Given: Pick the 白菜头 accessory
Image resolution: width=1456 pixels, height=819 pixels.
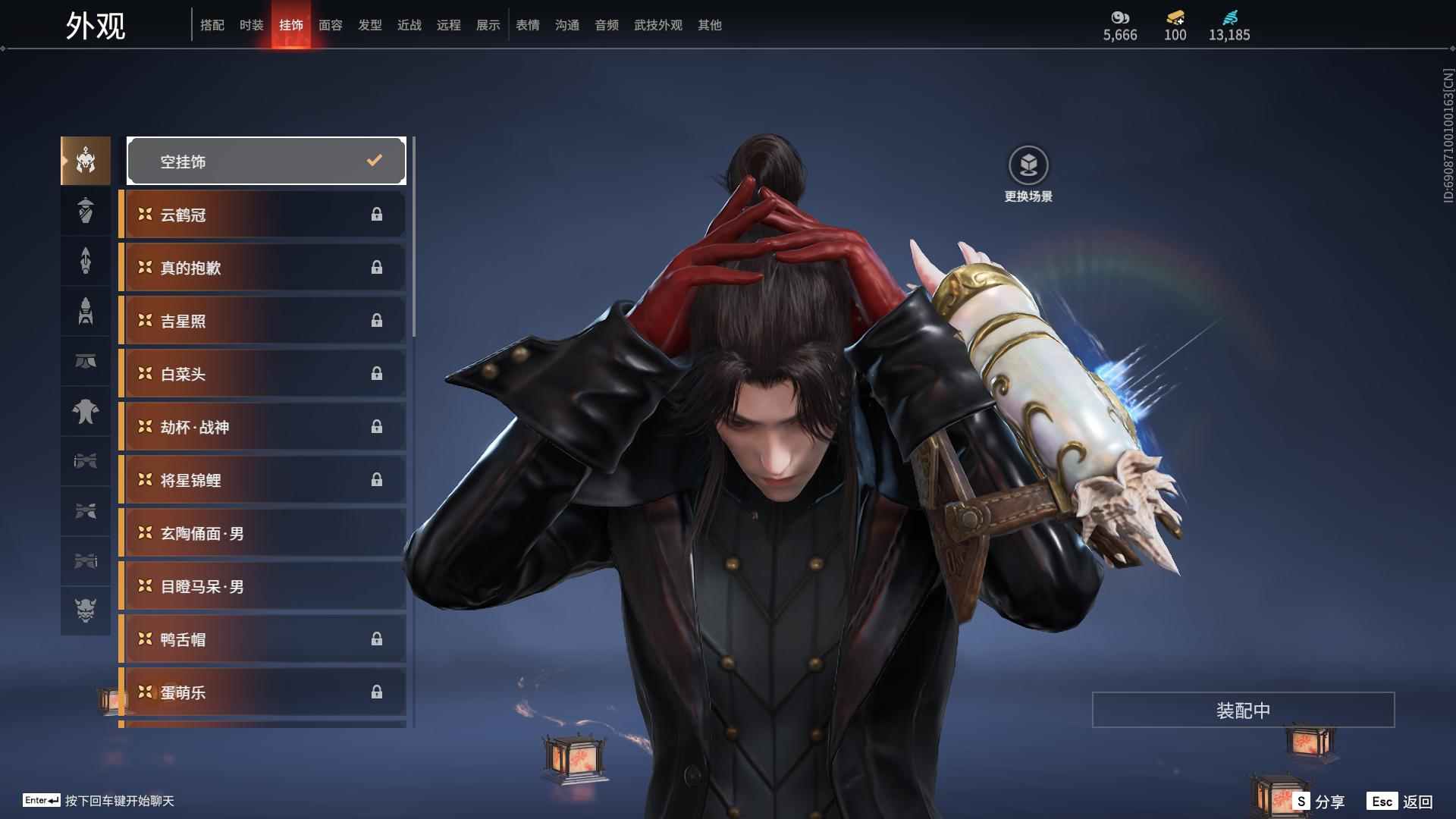Looking at the screenshot, I should [262, 374].
